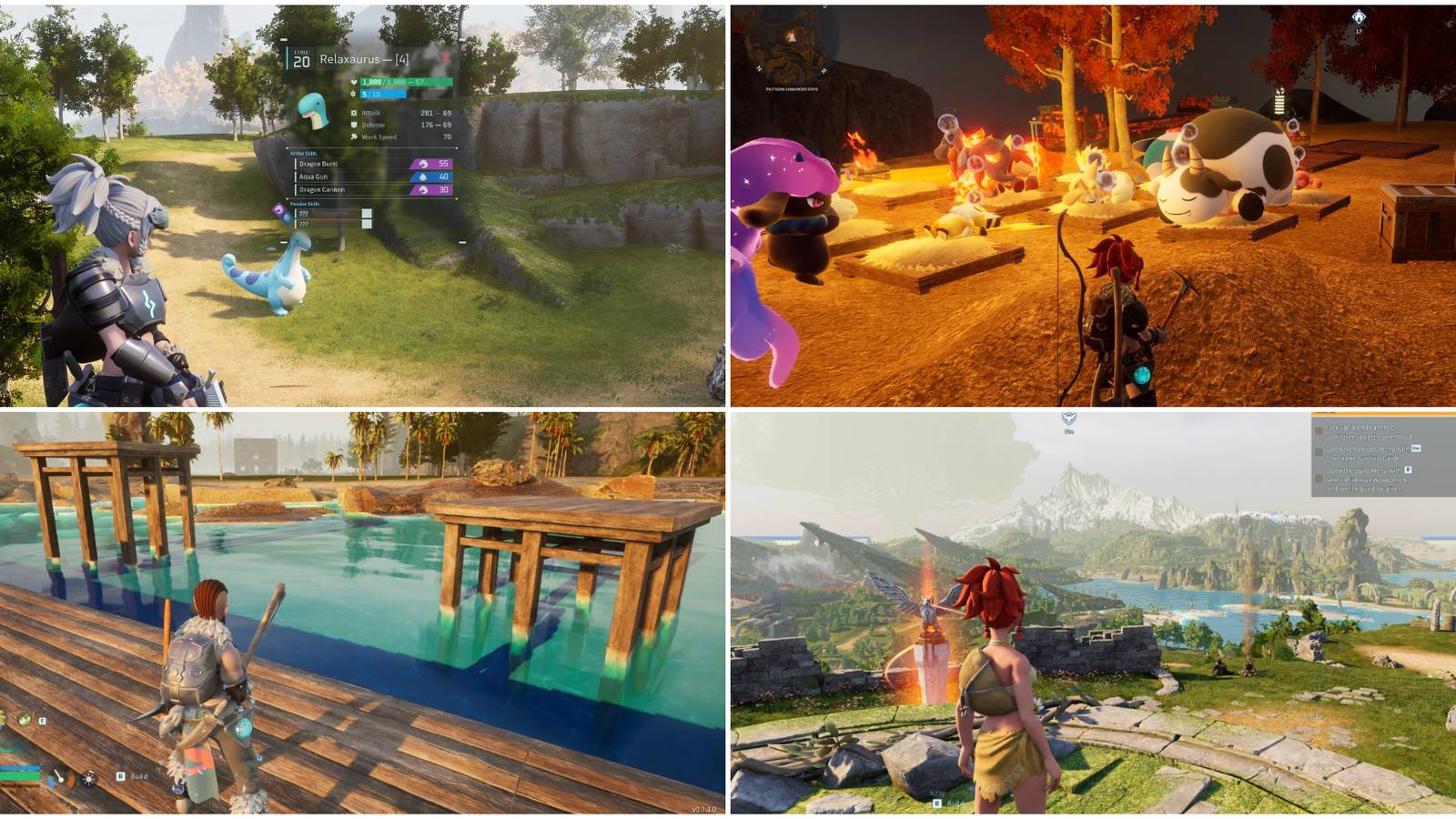Click the gear icon near the Build prompt
Image resolution: width=1456 pixels, height=819 pixels.
click(x=88, y=779)
